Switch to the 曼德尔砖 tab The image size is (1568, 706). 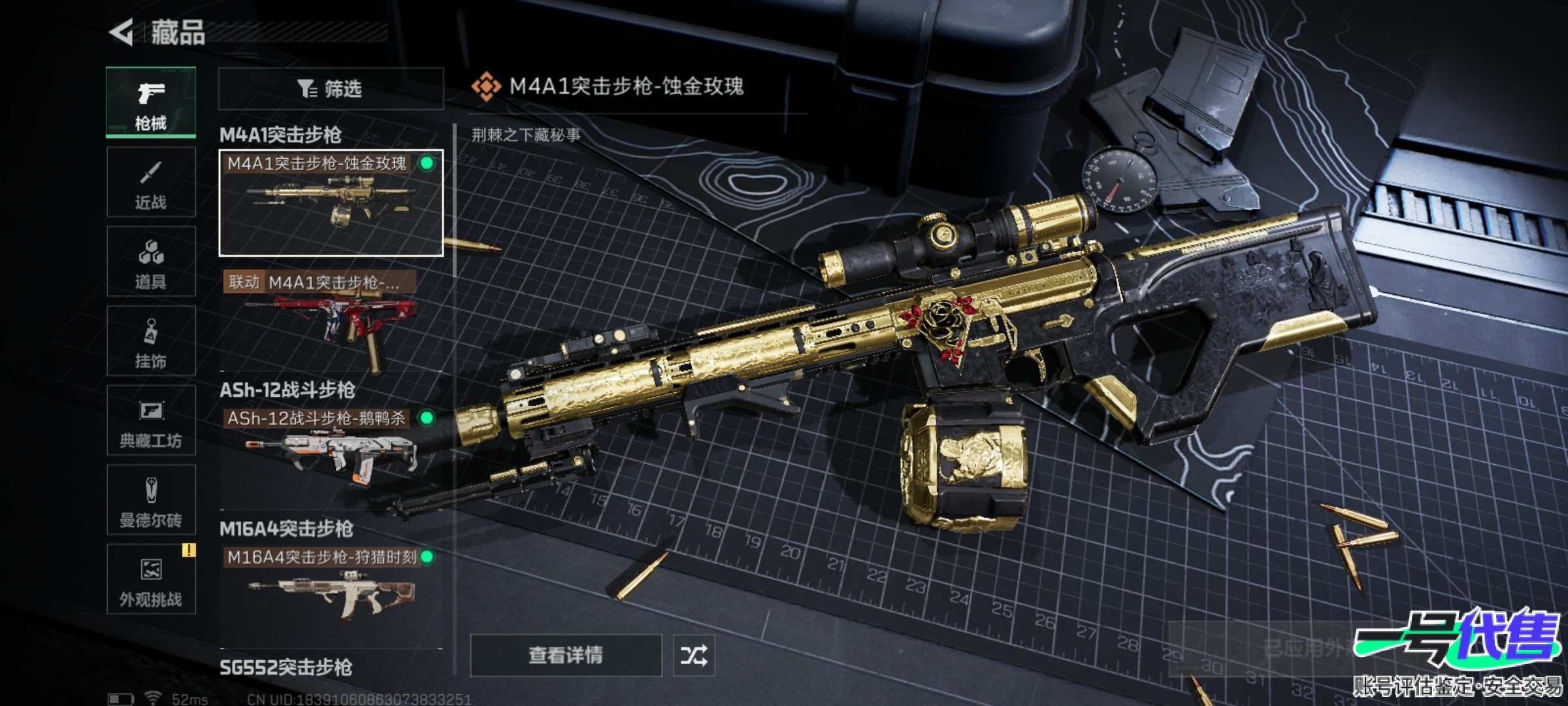click(x=151, y=500)
